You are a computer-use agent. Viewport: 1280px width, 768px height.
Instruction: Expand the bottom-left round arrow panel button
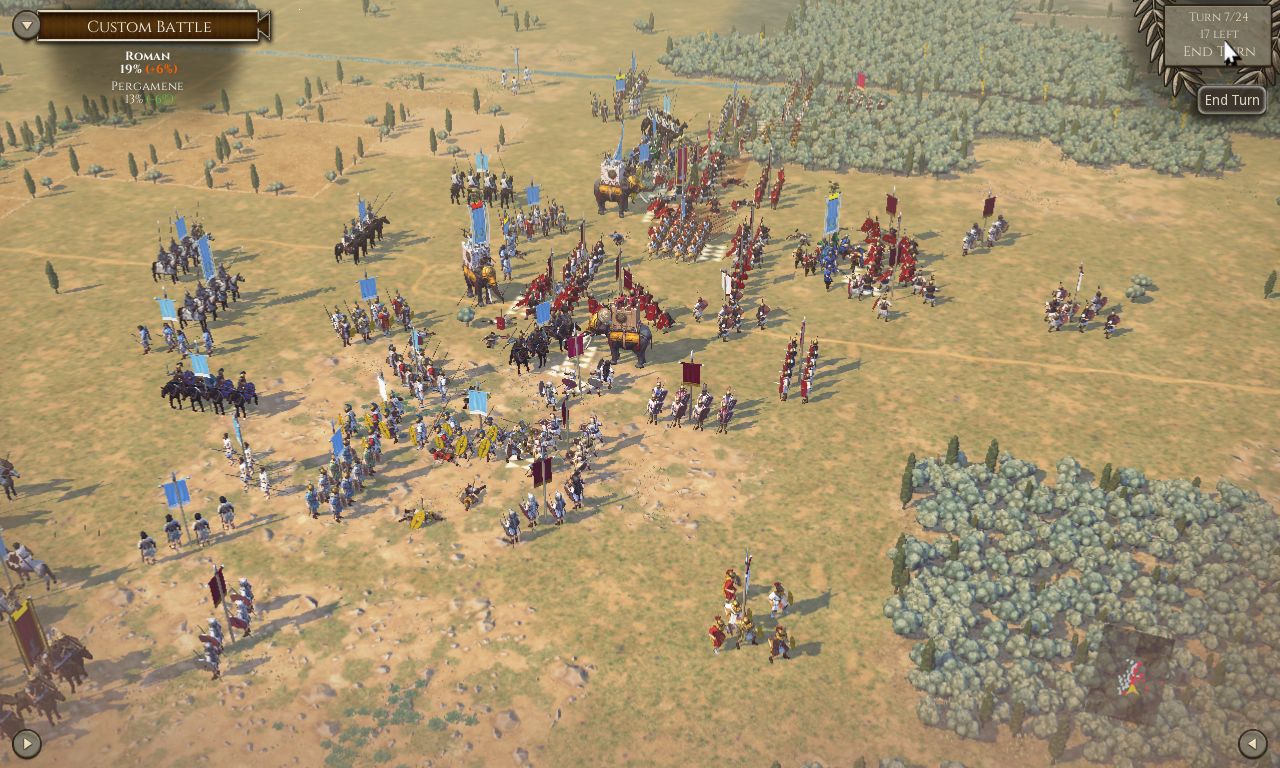(26, 743)
